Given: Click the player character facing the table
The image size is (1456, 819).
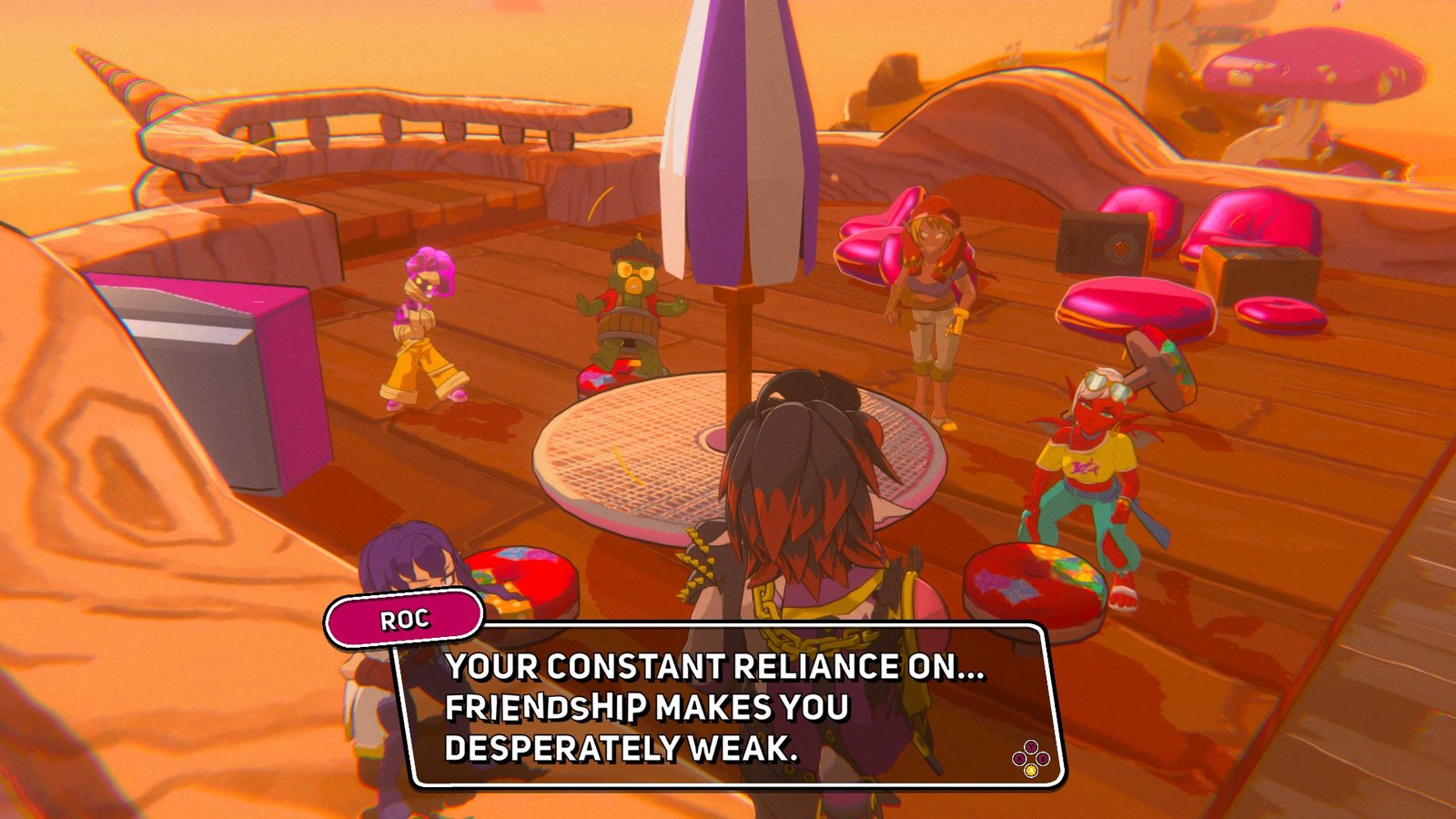Looking at the screenshot, I should (x=801, y=510).
